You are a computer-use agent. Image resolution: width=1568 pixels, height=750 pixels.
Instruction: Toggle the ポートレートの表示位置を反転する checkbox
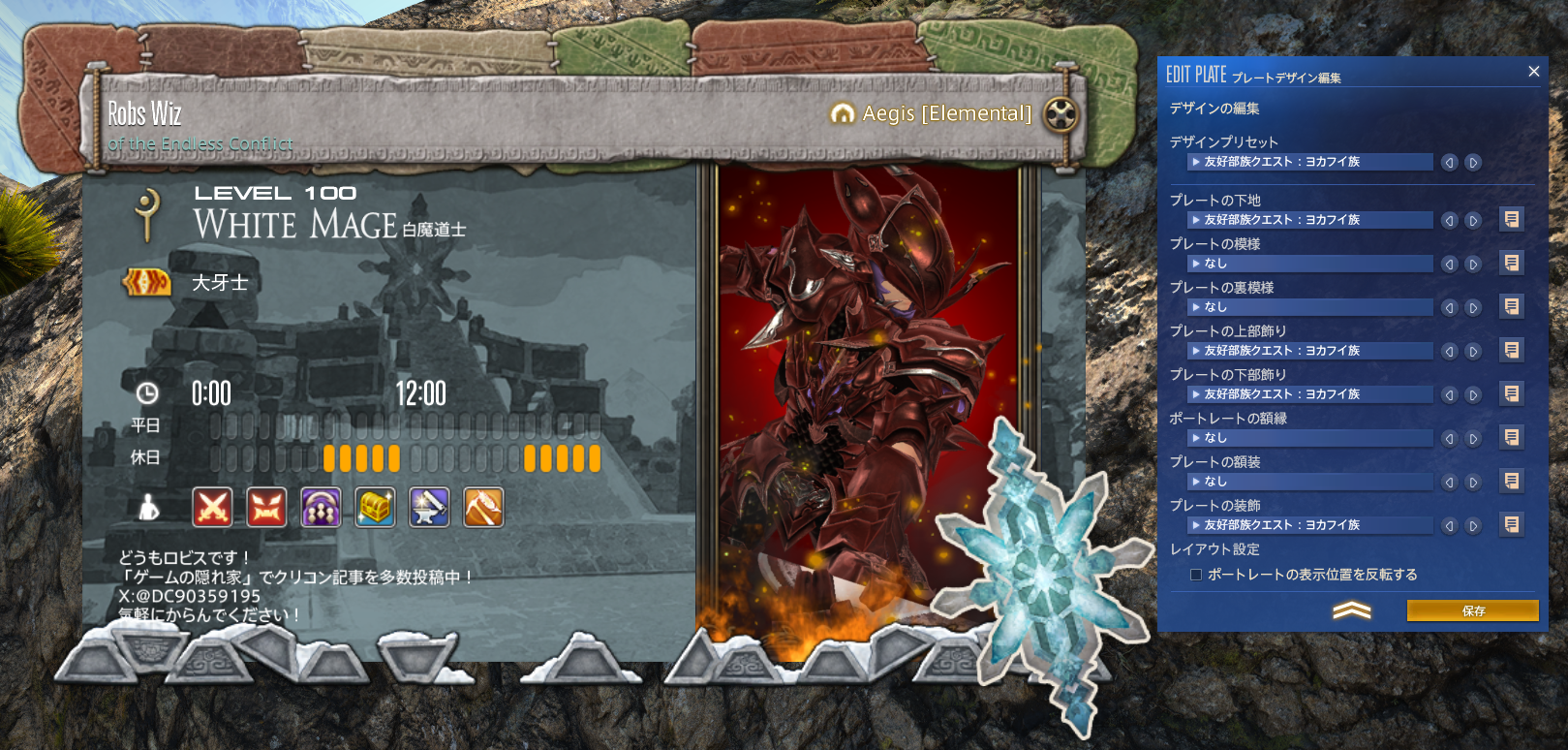click(1196, 575)
